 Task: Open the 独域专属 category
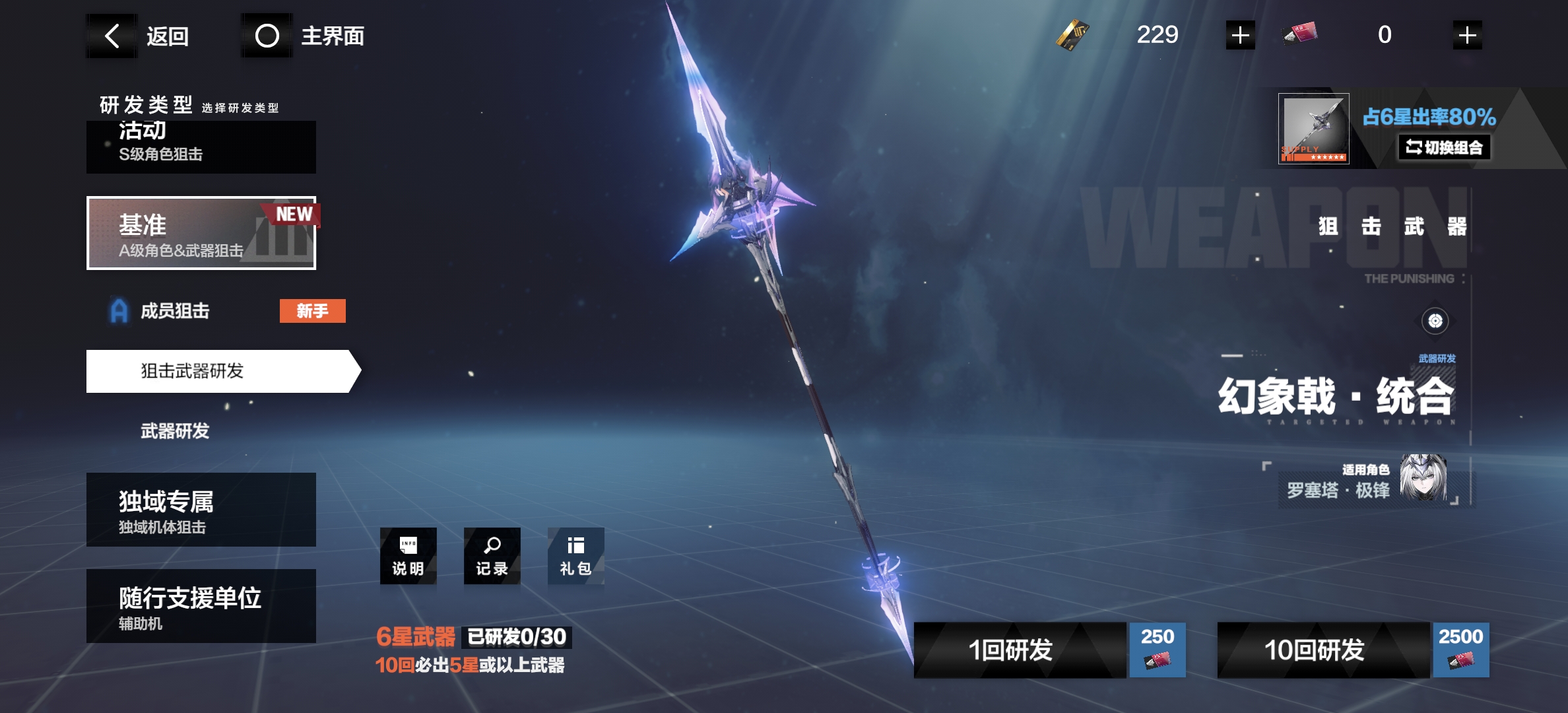(201, 510)
